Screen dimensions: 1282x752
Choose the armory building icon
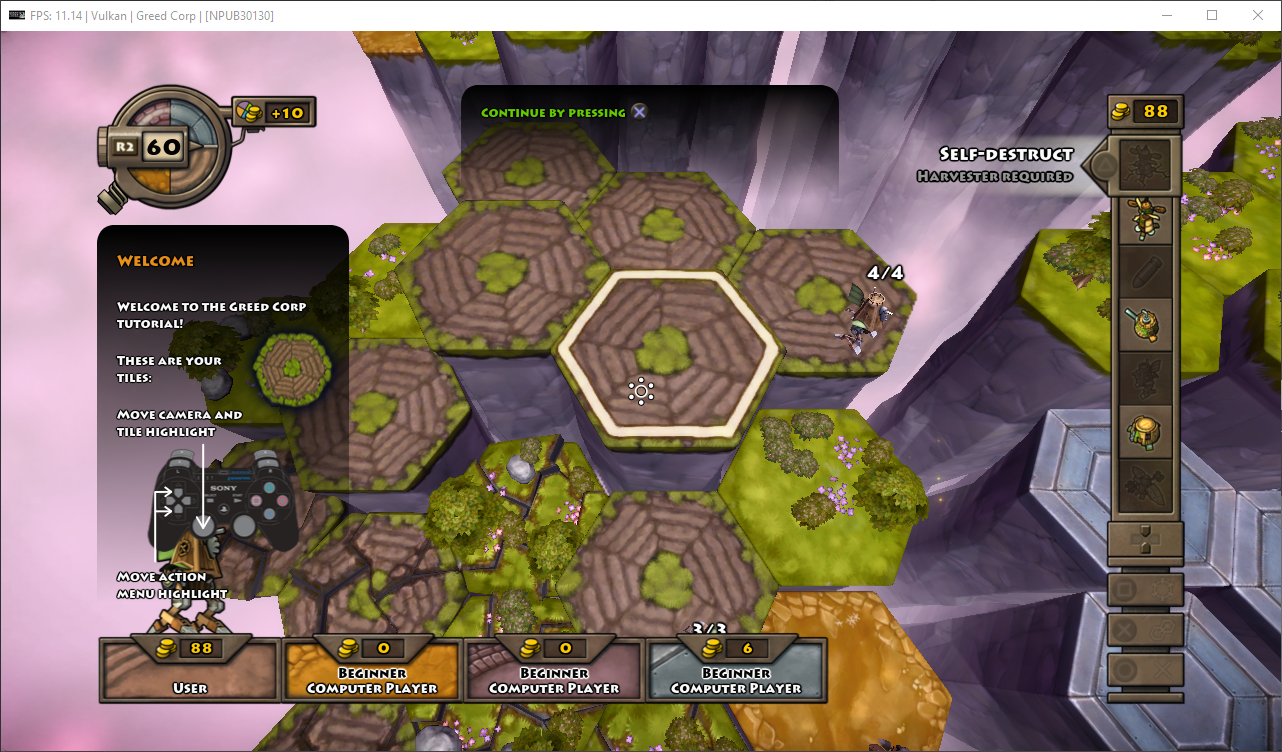1145,432
